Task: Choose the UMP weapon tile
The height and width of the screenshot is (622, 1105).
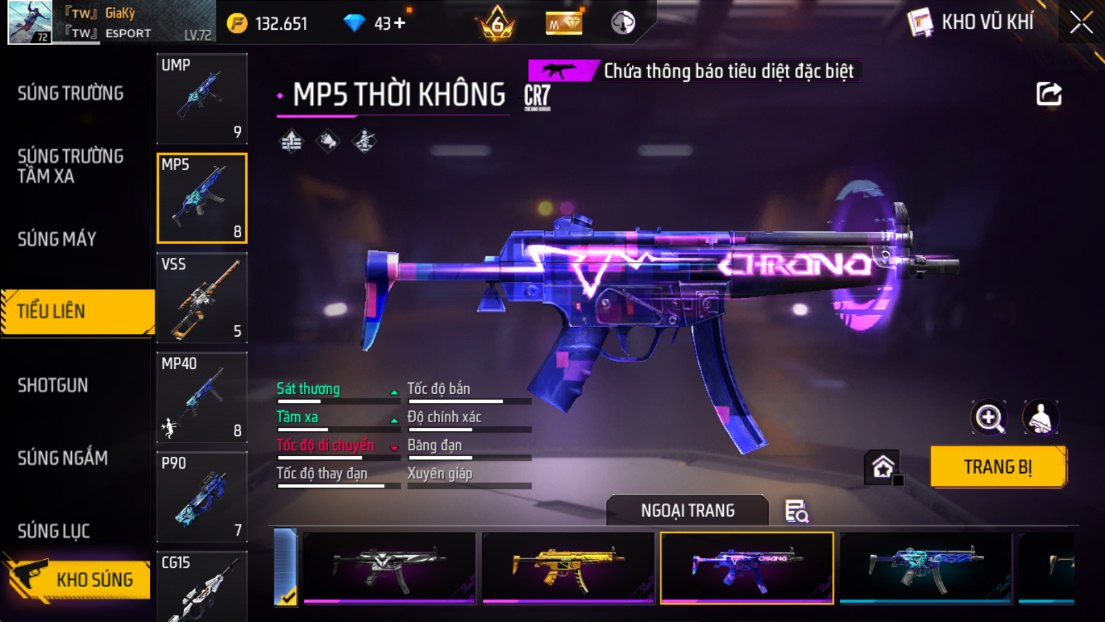Action: click(x=202, y=98)
